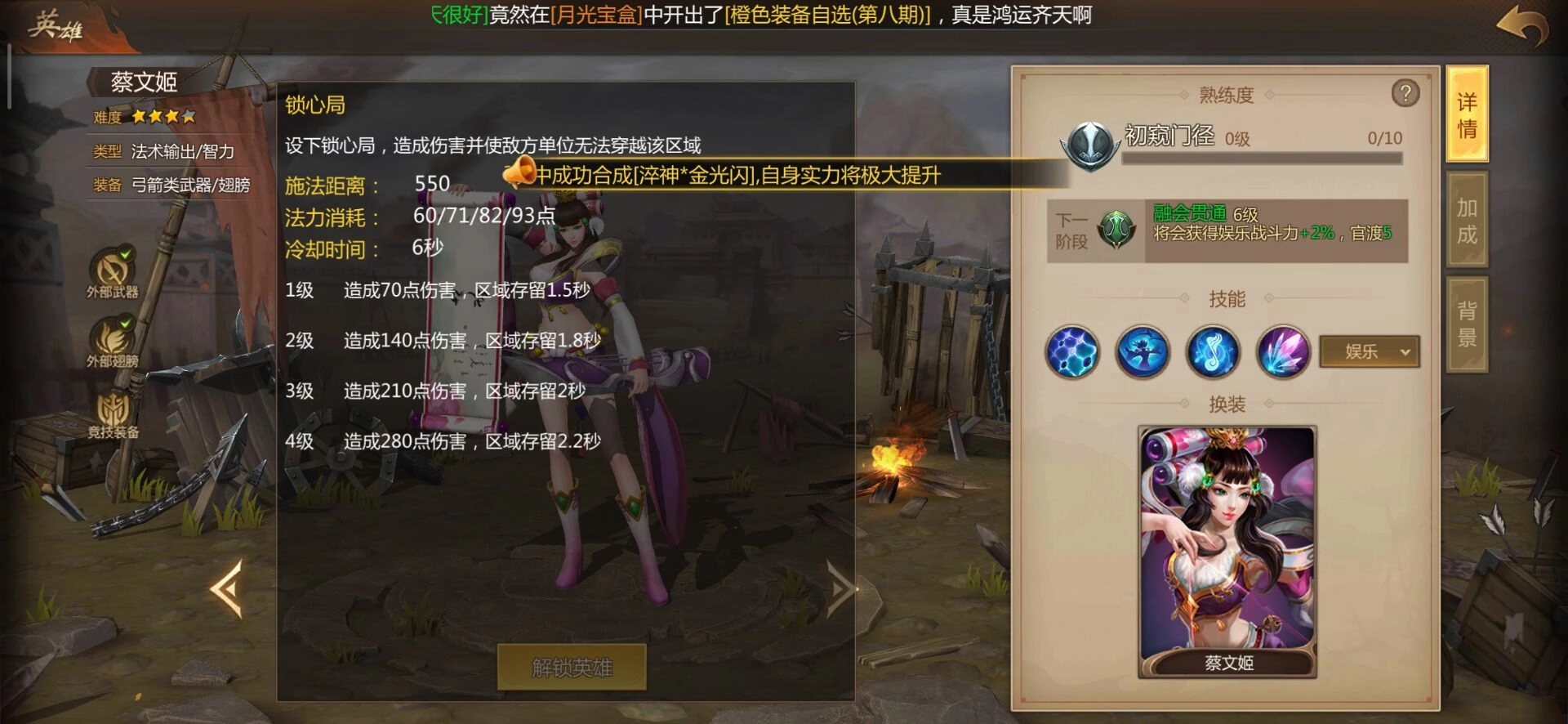
Task: Select the whirlwind silhouette skill icon
Action: pos(1143,352)
